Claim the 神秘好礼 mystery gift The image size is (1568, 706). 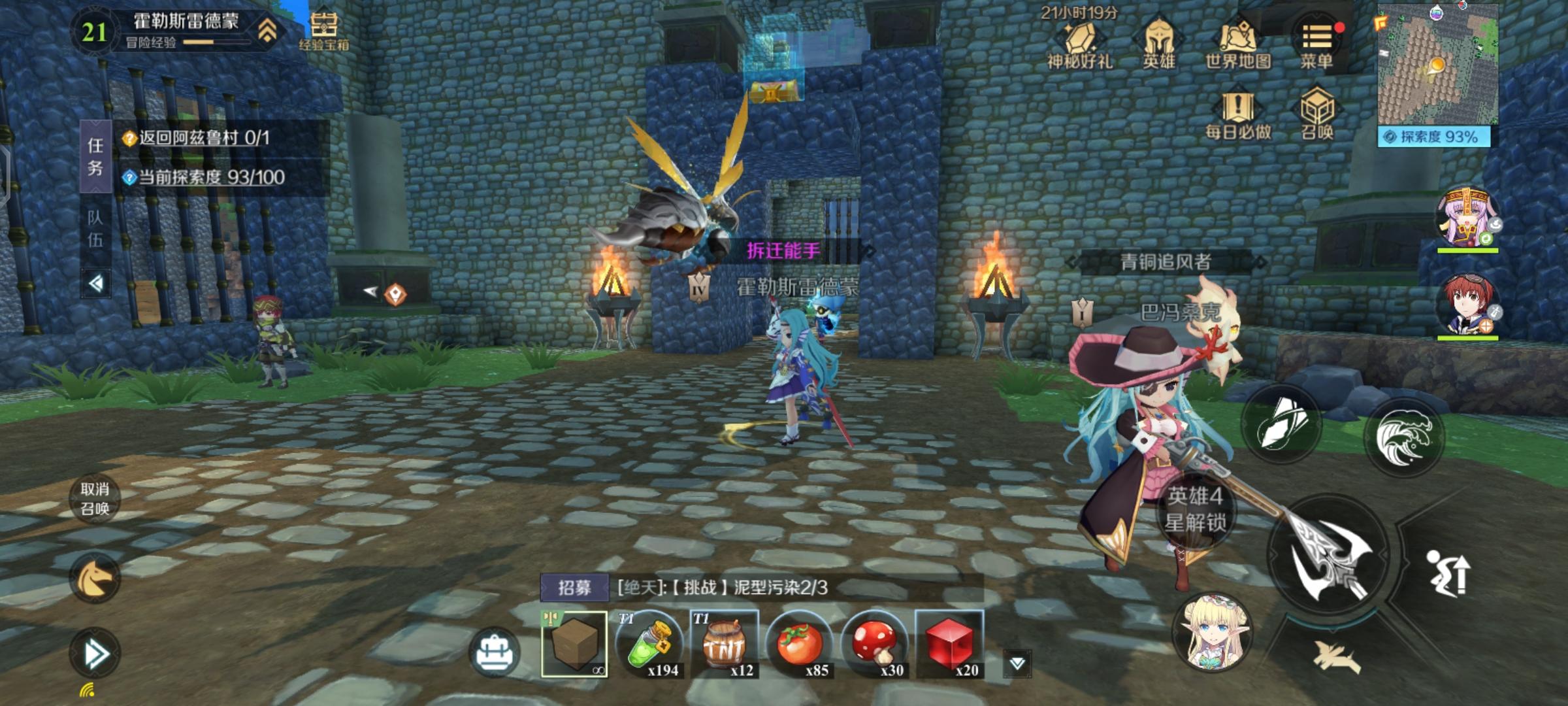pyautogui.click(x=1081, y=39)
